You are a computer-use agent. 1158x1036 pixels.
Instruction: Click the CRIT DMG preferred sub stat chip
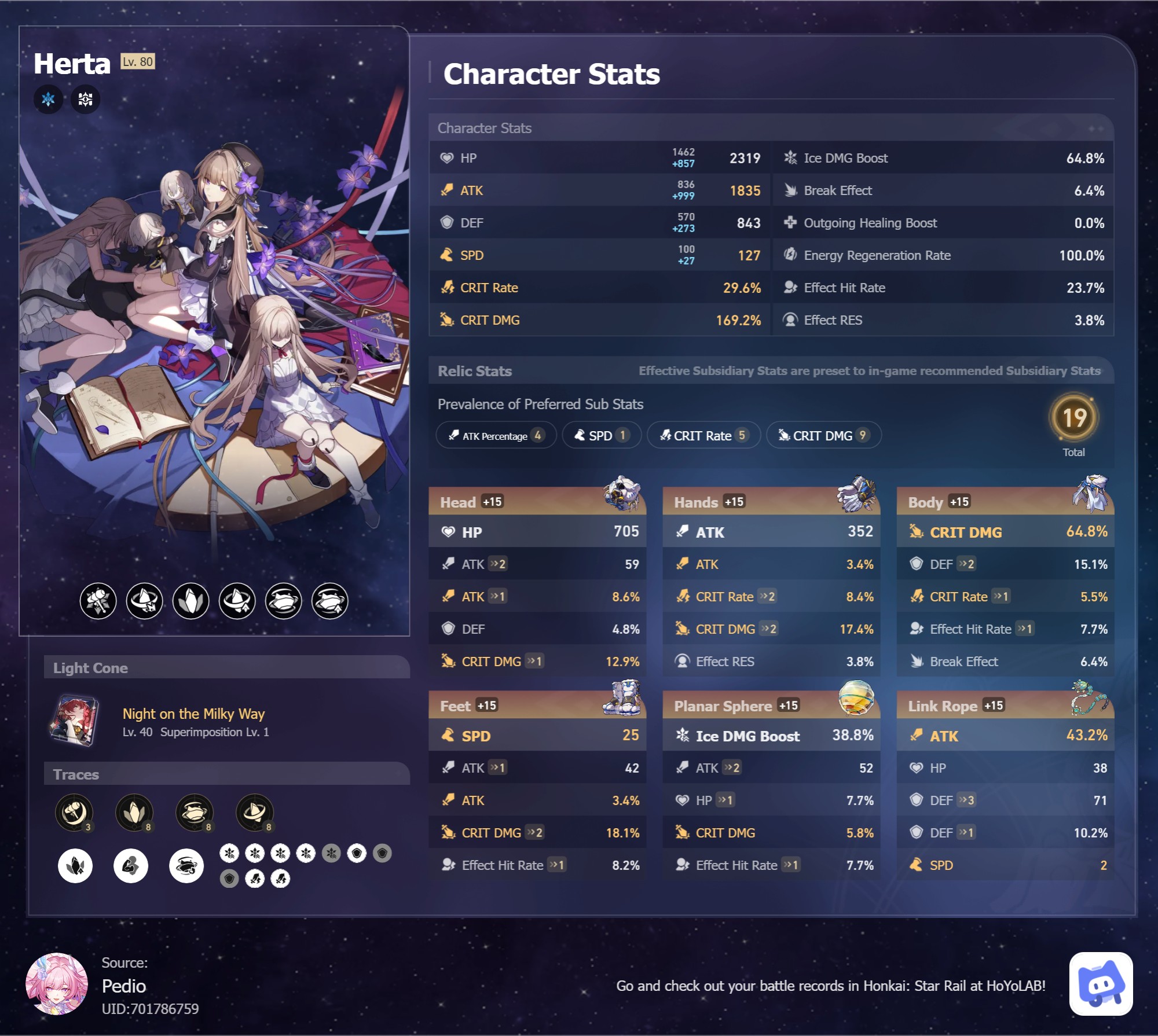823,435
